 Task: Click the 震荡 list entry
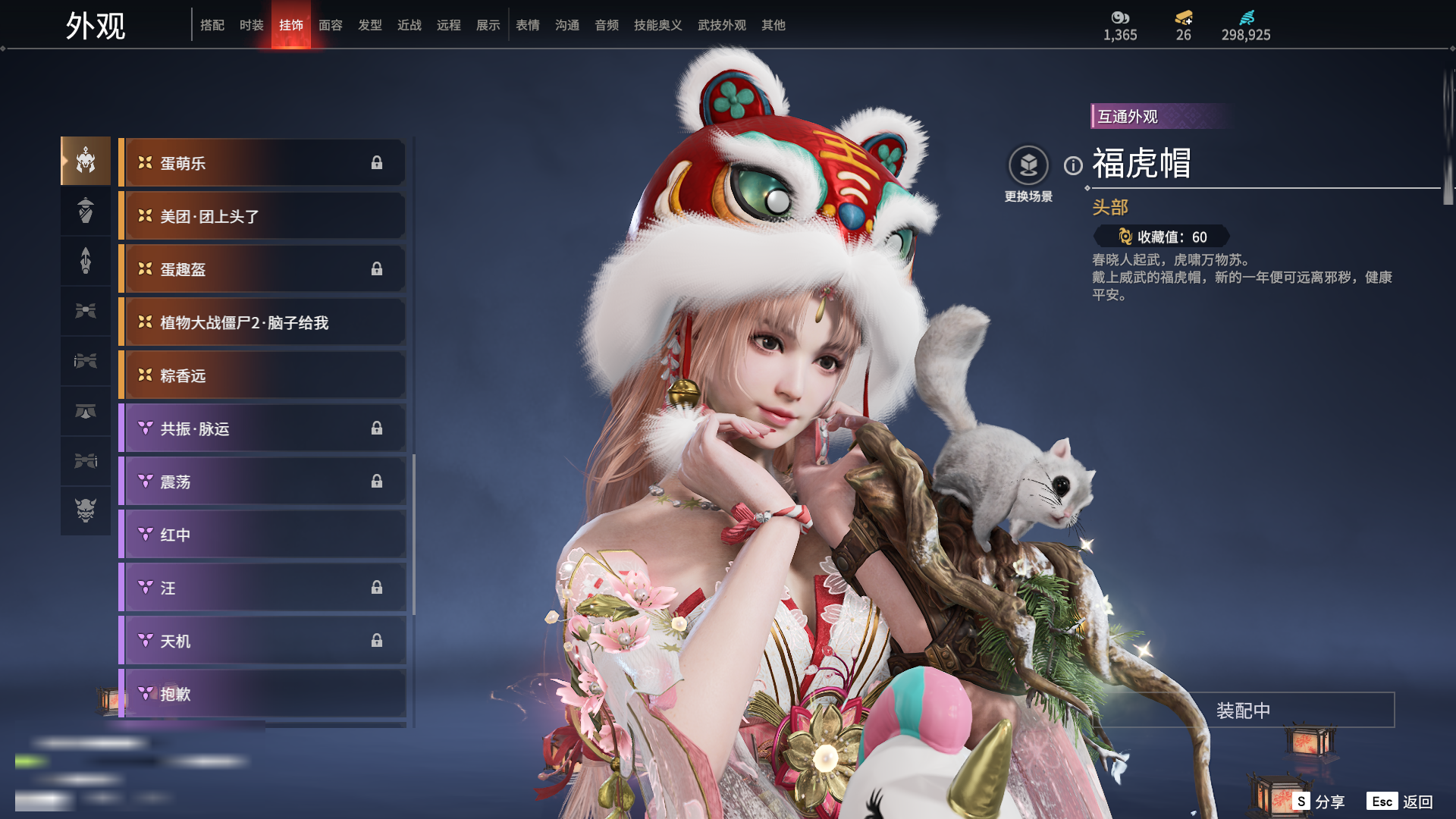[x=262, y=482]
